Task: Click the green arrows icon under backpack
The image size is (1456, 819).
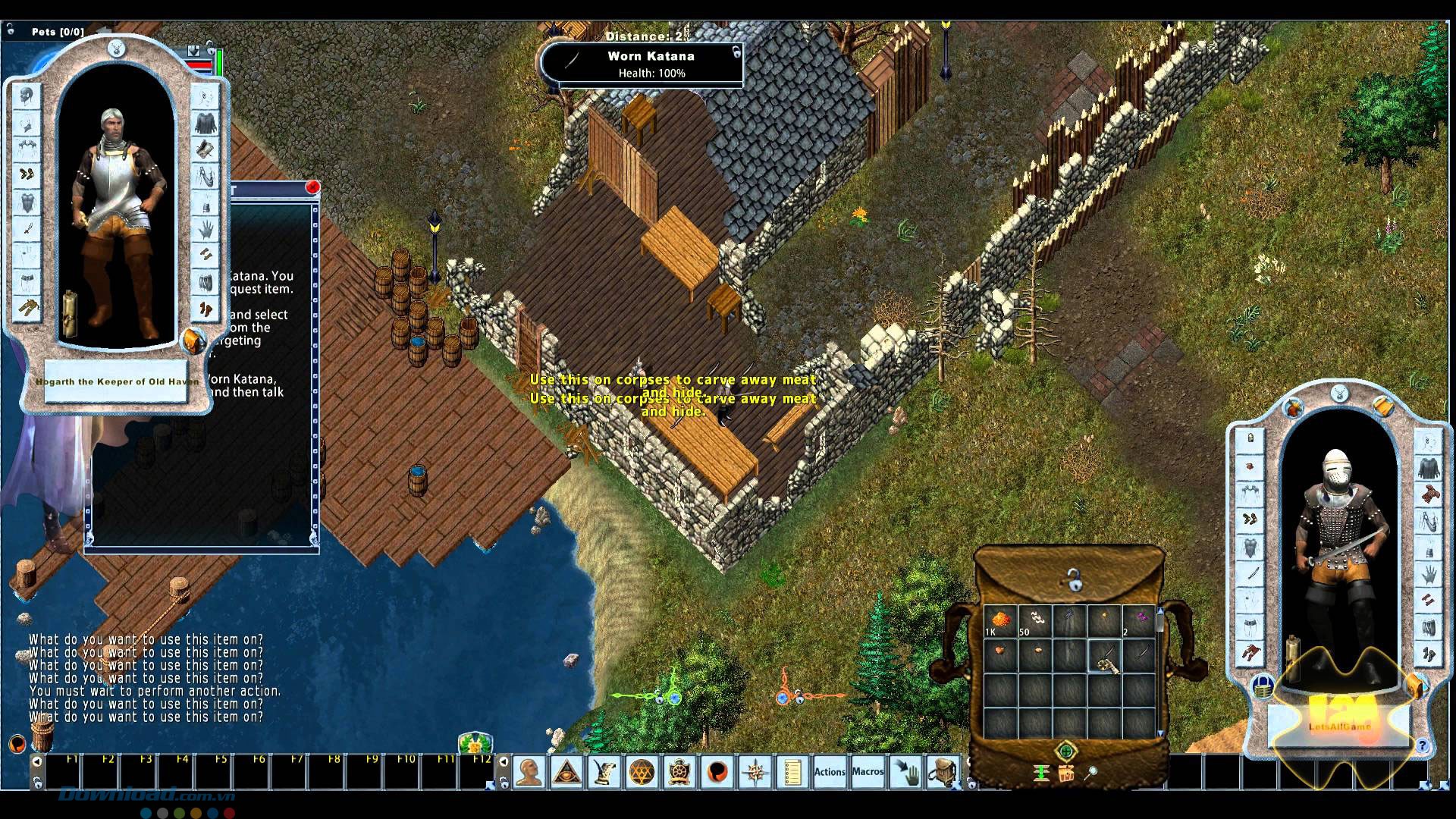Action: 1041,773
